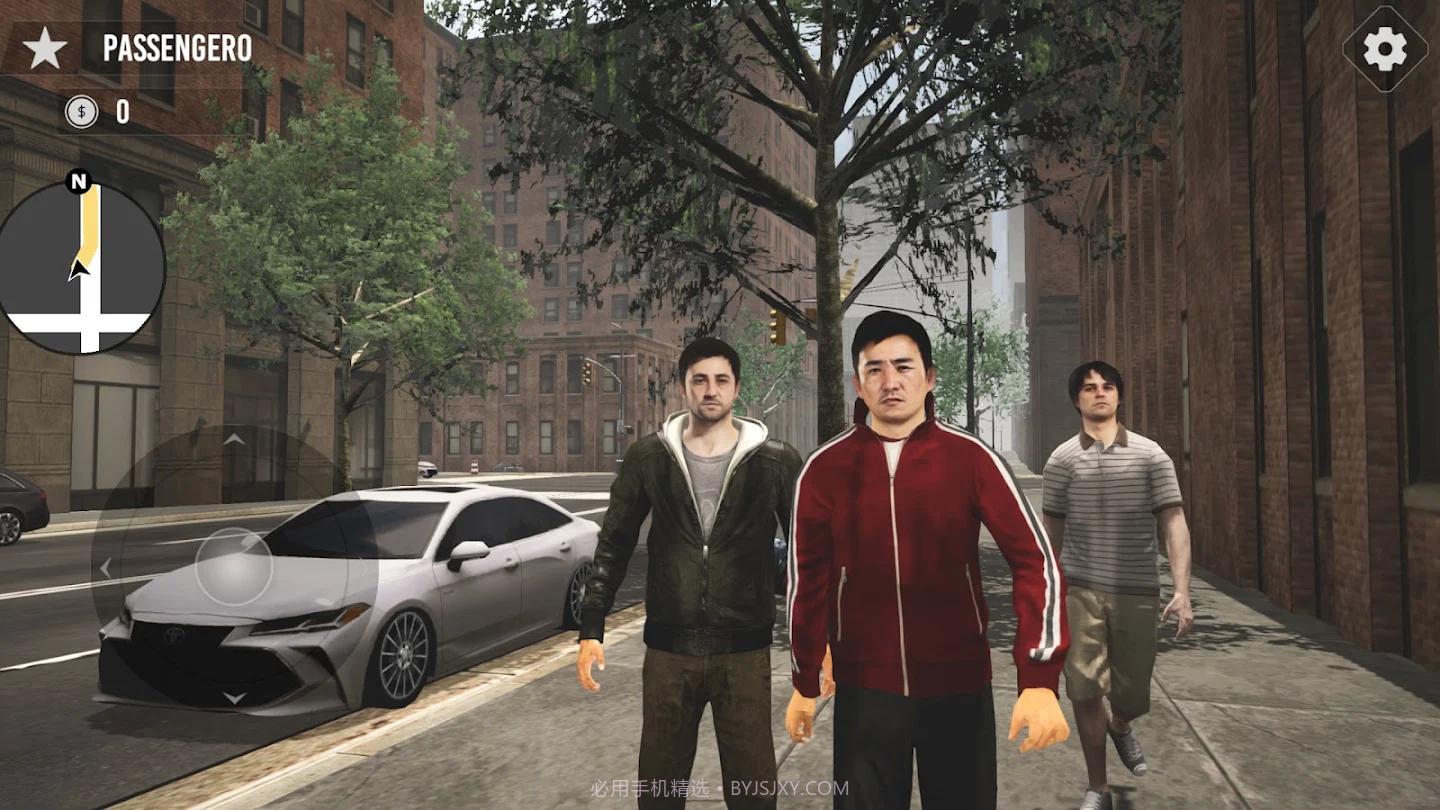1440x810 pixels.
Task: Tap the yellow route marker inside the minimap
Action: [90, 215]
